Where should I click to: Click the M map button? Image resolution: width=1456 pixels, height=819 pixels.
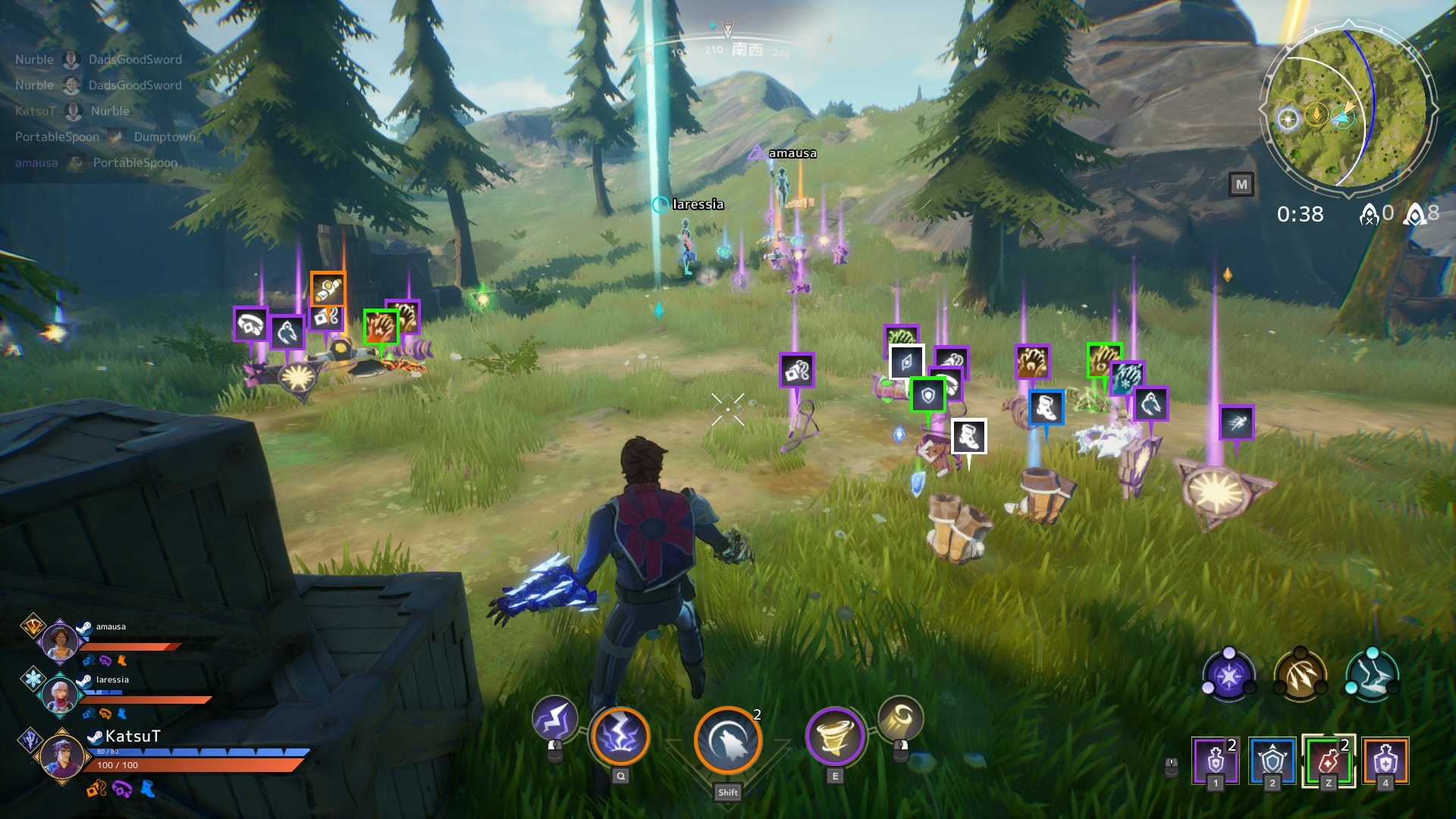[1241, 184]
